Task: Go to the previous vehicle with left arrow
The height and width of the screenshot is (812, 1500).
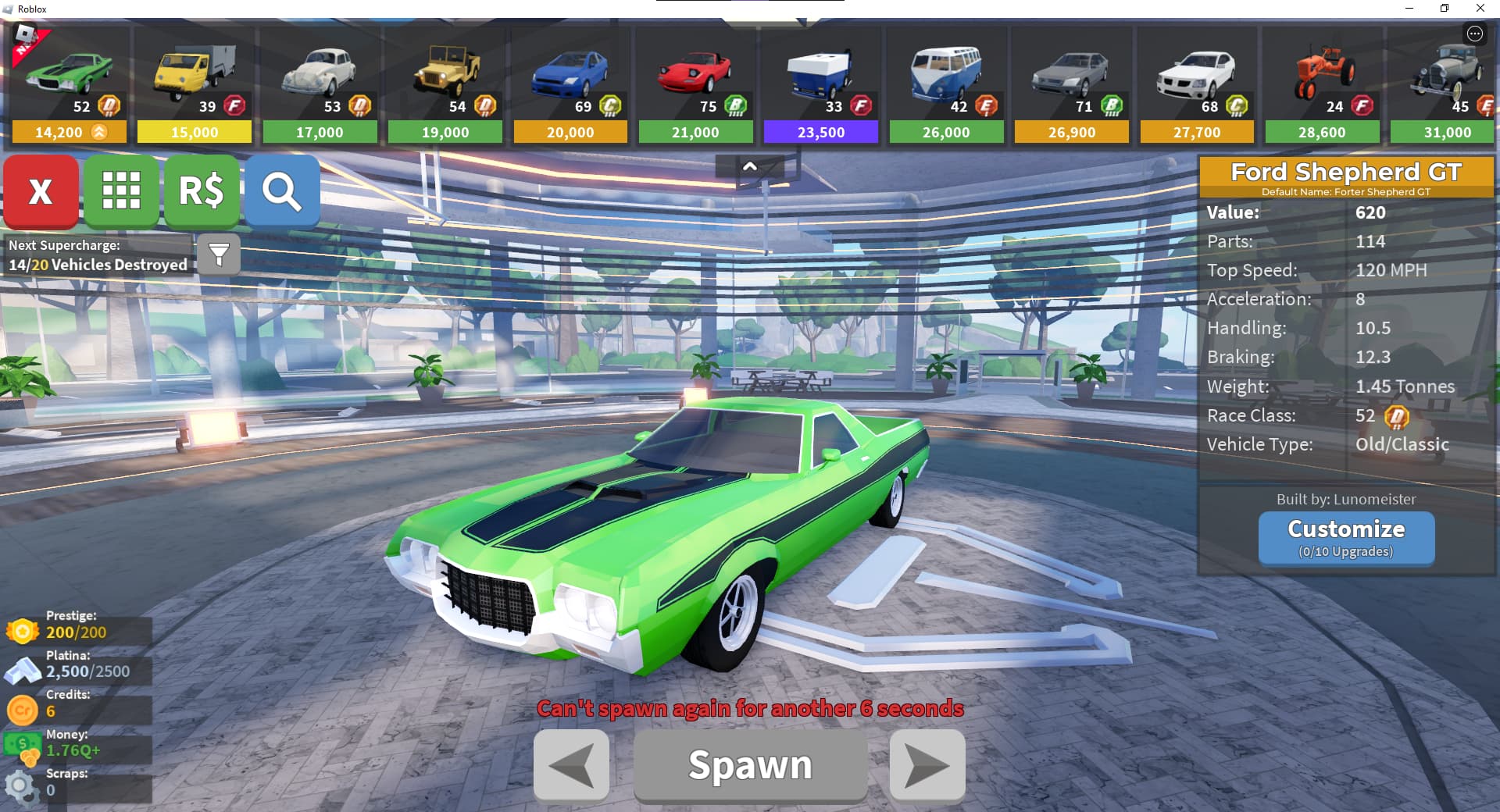Action: tap(571, 765)
